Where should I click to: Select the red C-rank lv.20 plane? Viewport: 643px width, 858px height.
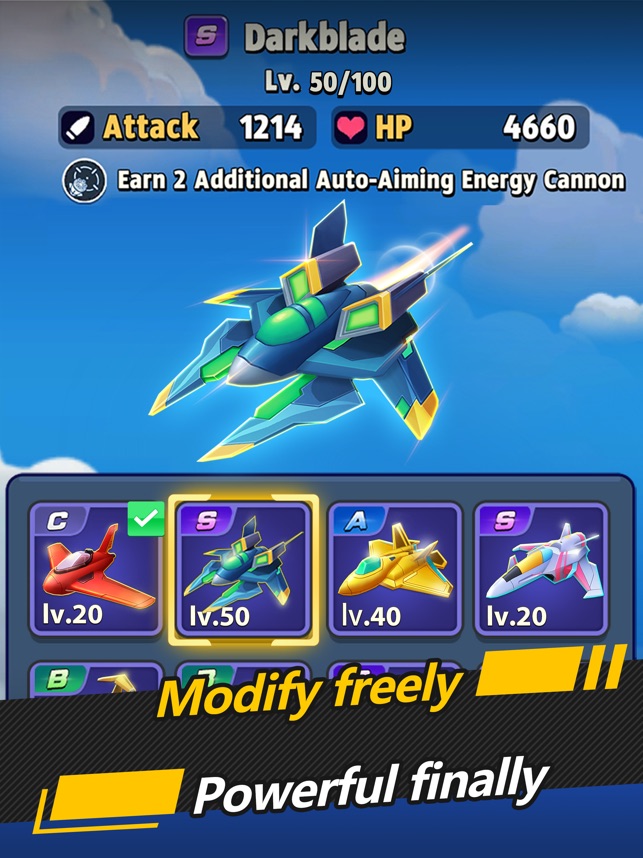click(x=96, y=571)
